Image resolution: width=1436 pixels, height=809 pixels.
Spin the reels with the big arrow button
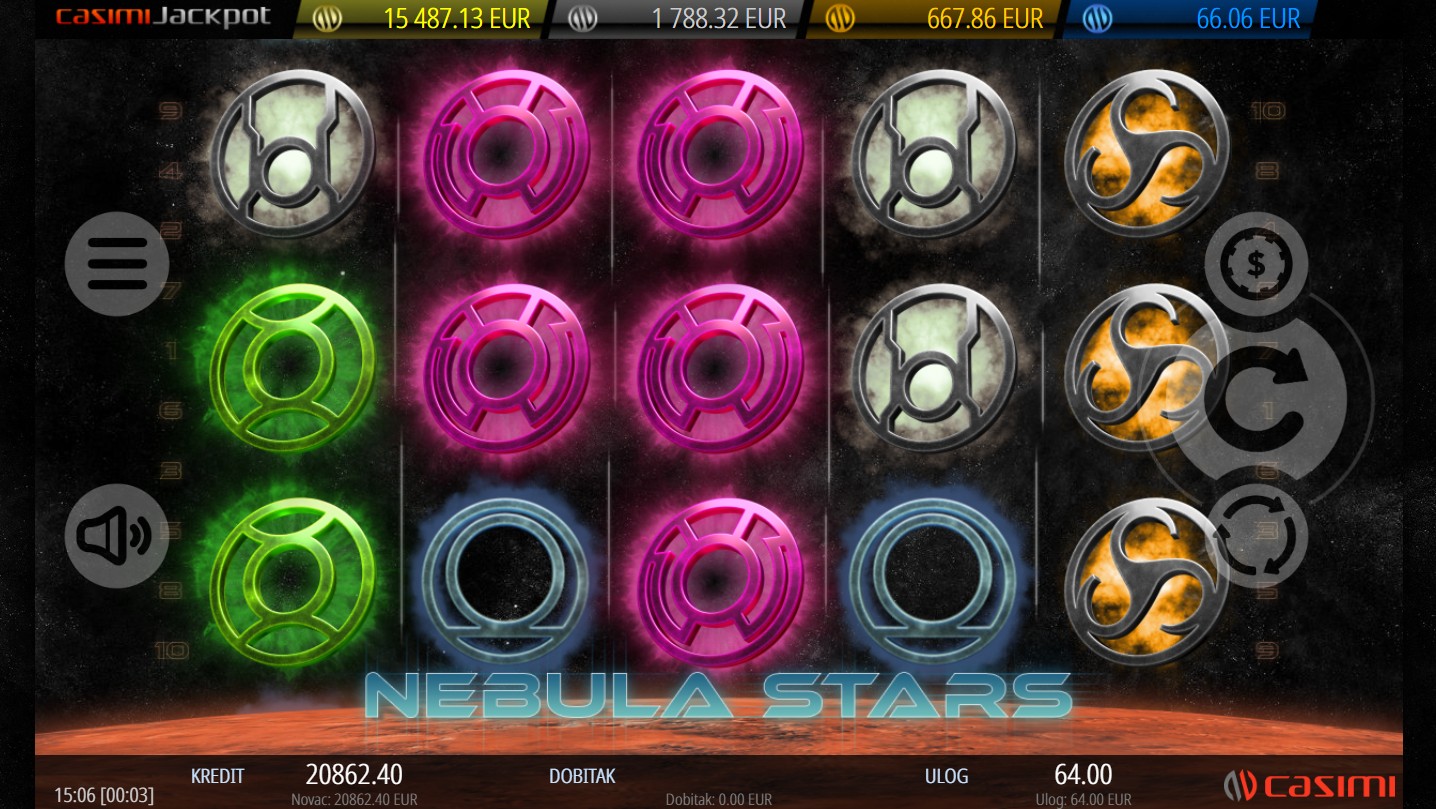click(1260, 400)
